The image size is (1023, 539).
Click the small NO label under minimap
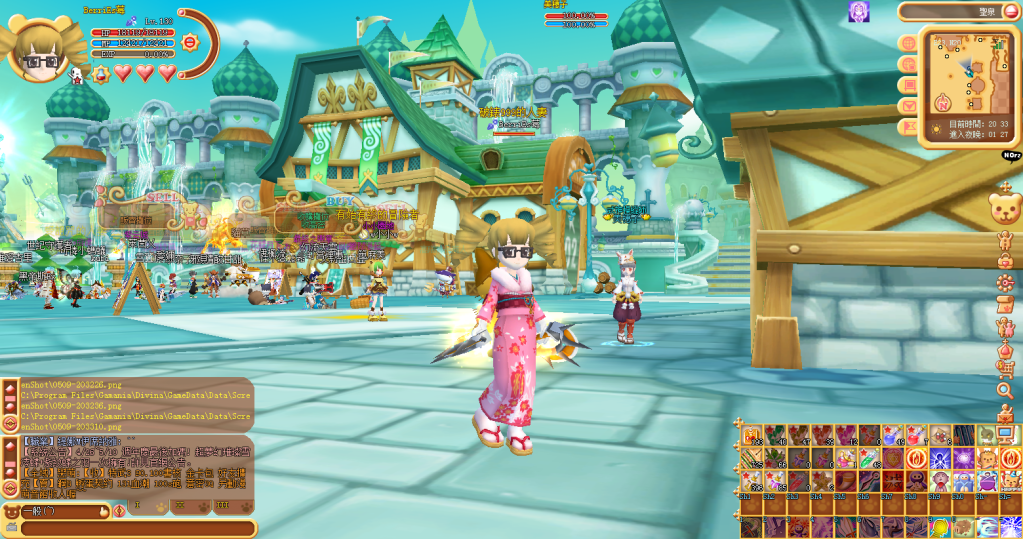coord(1010,155)
